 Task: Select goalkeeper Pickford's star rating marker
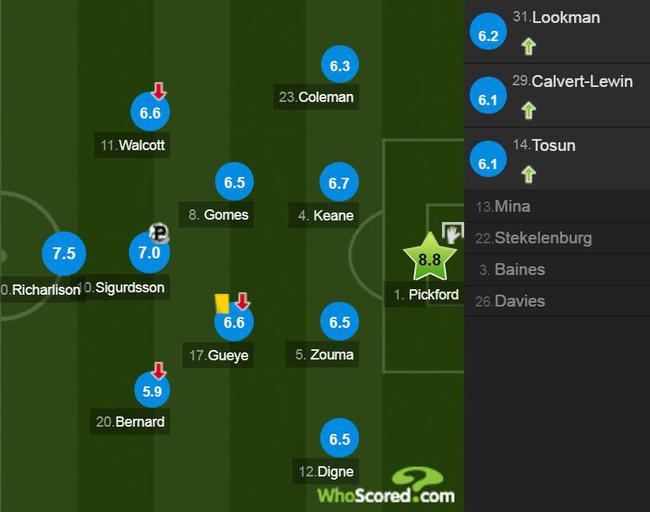click(429, 259)
